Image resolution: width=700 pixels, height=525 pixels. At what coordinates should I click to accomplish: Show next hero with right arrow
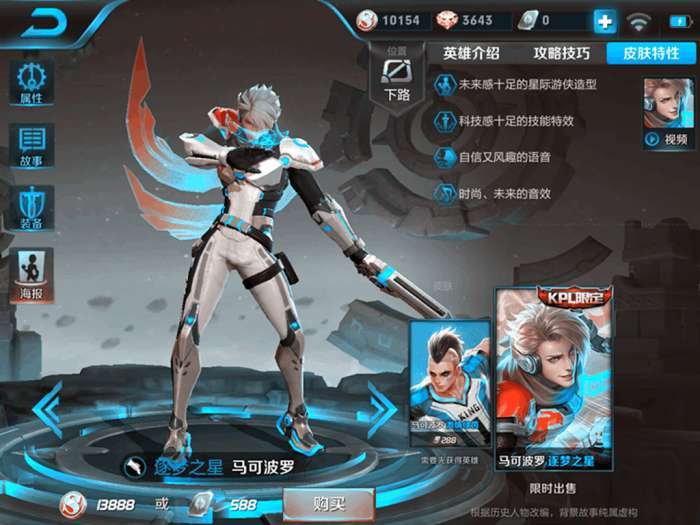[x=382, y=409]
